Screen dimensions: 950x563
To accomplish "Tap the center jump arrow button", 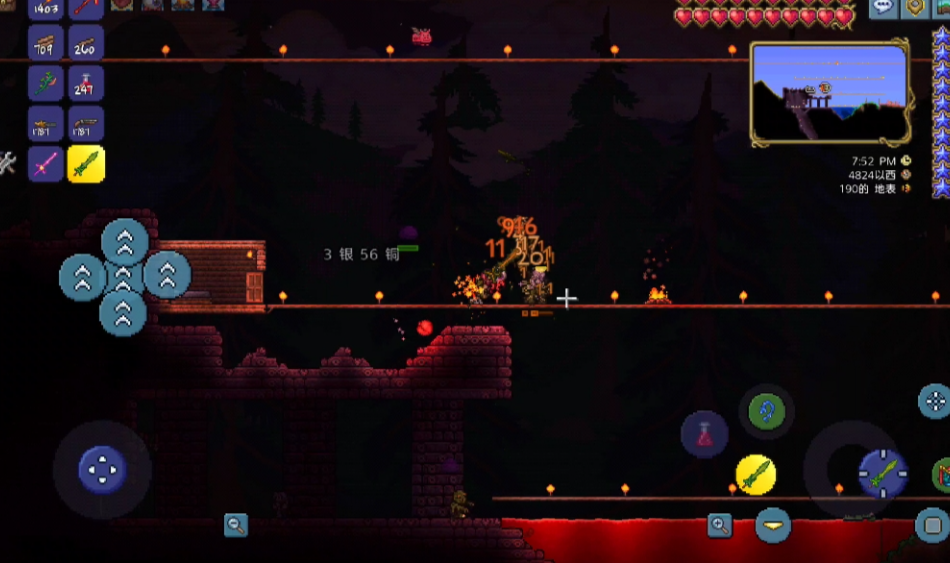I will tap(124, 276).
